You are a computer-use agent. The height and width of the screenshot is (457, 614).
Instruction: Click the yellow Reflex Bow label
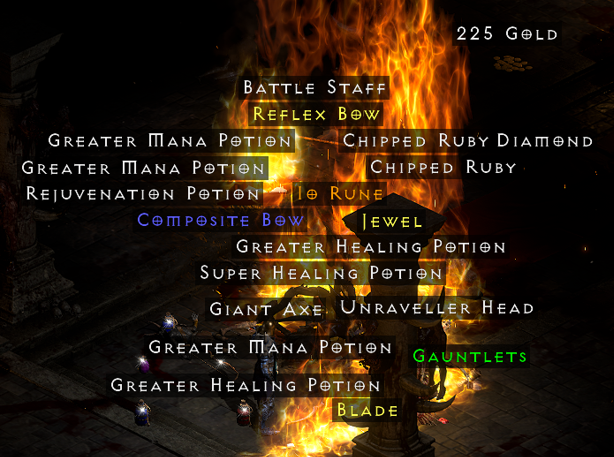coord(316,114)
